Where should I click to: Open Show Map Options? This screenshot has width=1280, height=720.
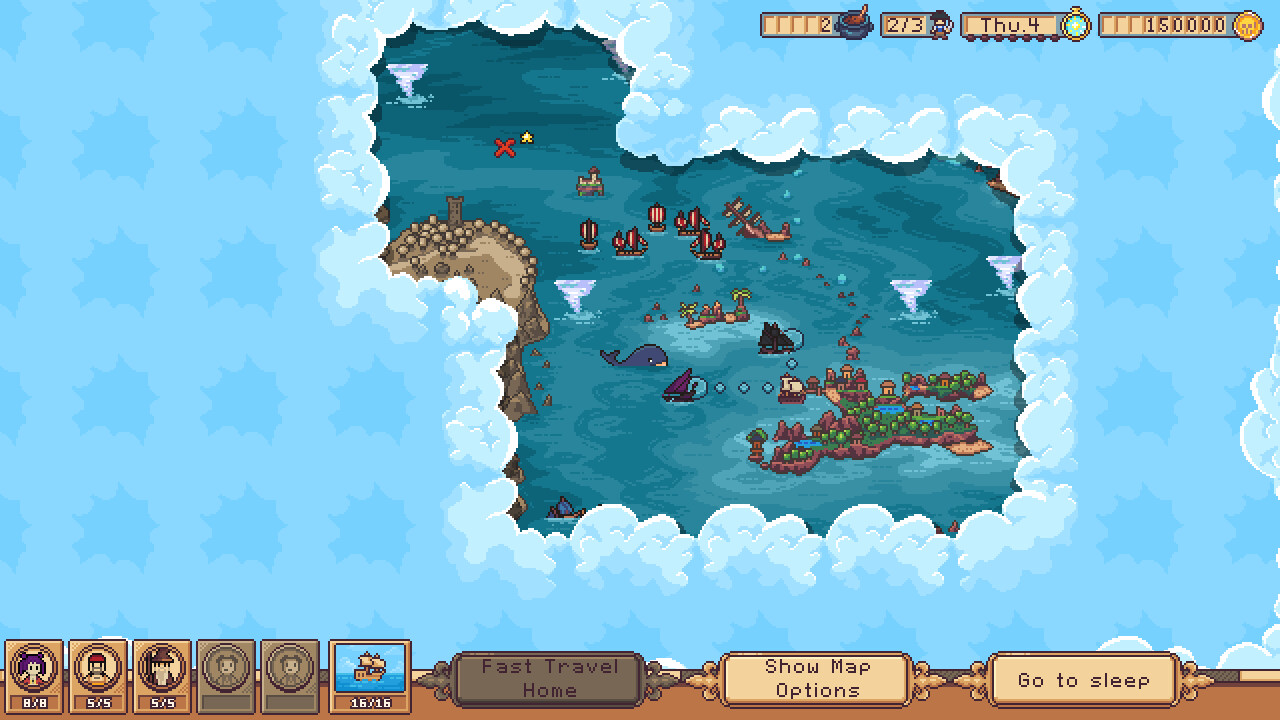816,677
